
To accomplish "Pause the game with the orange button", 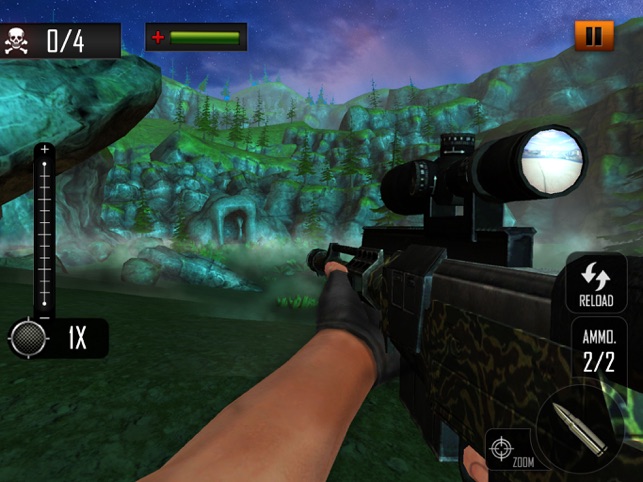I will (594, 37).
